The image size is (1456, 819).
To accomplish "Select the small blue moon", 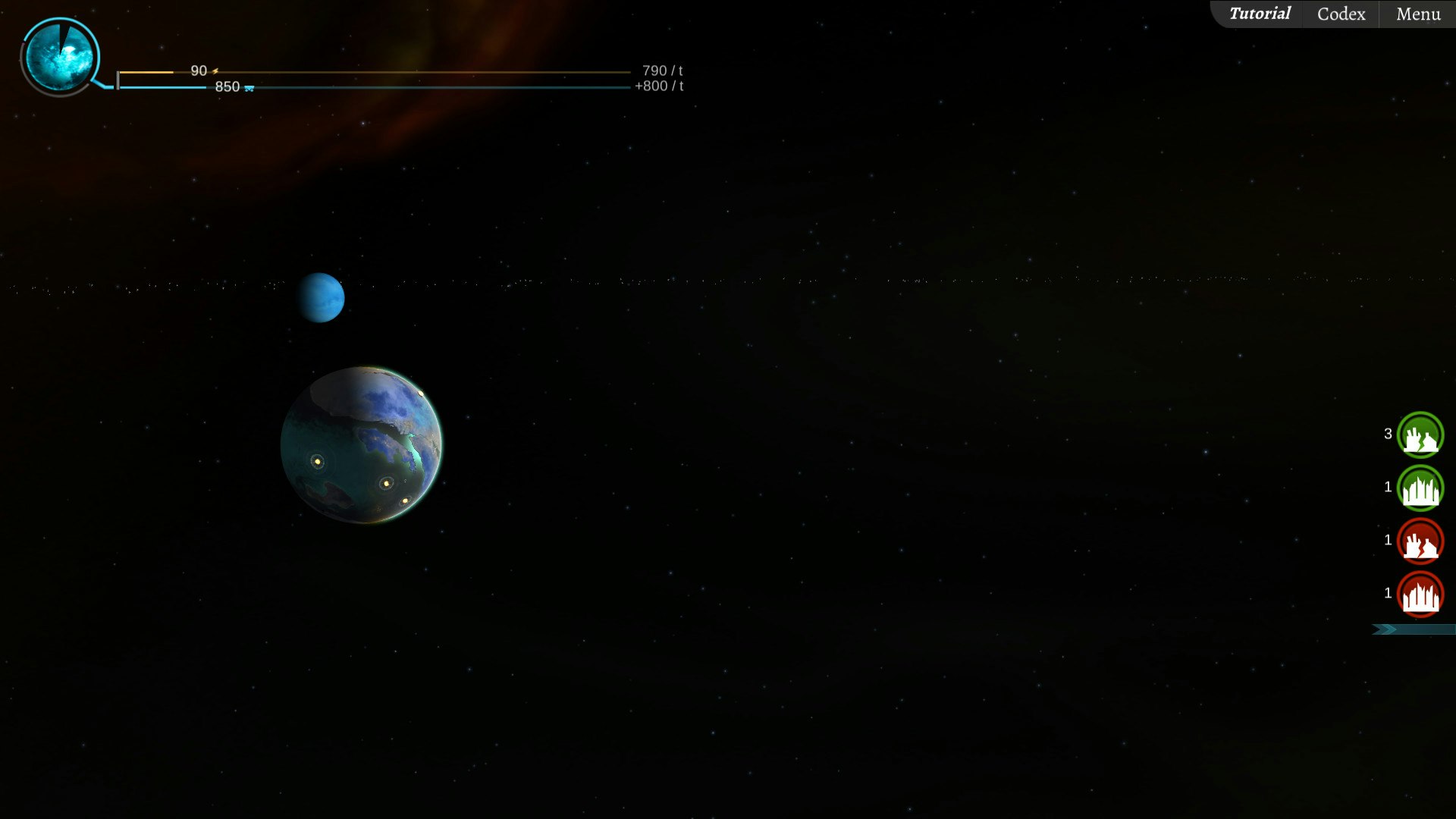I will coord(320,297).
